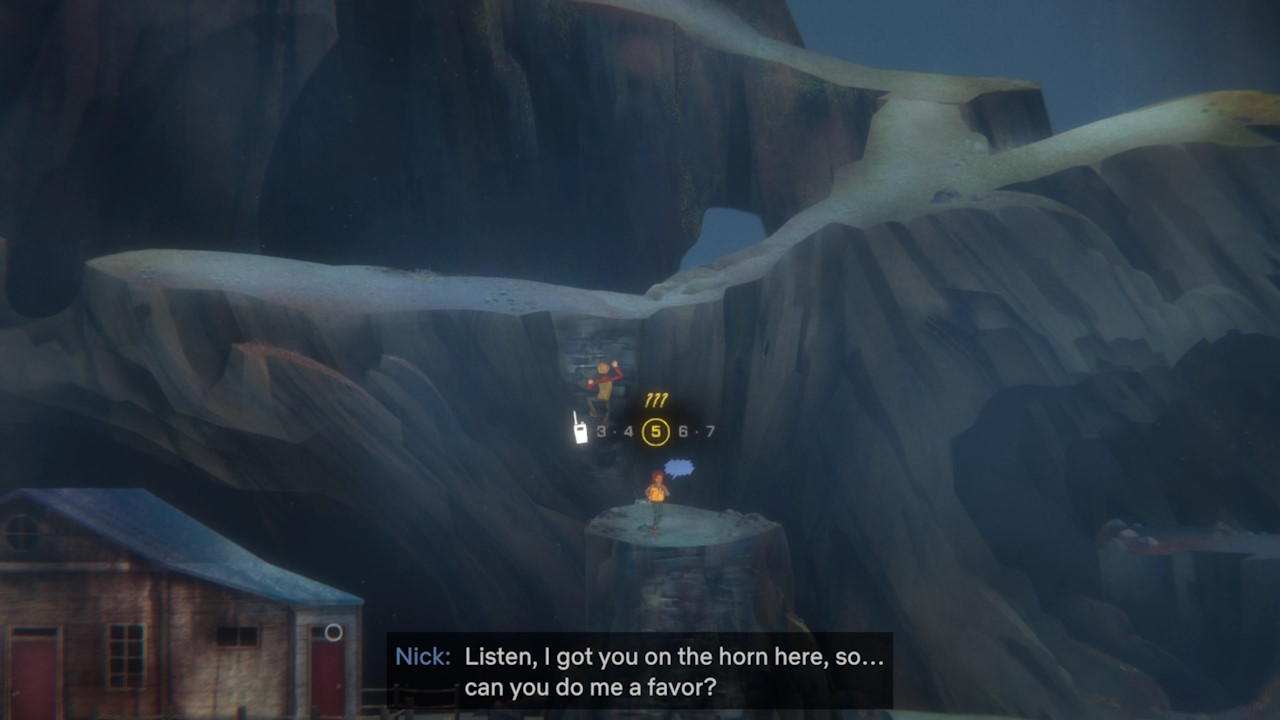This screenshot has width=1280, height=720.
Task: Tune the walkie-talkie to channel 6
Action: [x=683, y=432]
